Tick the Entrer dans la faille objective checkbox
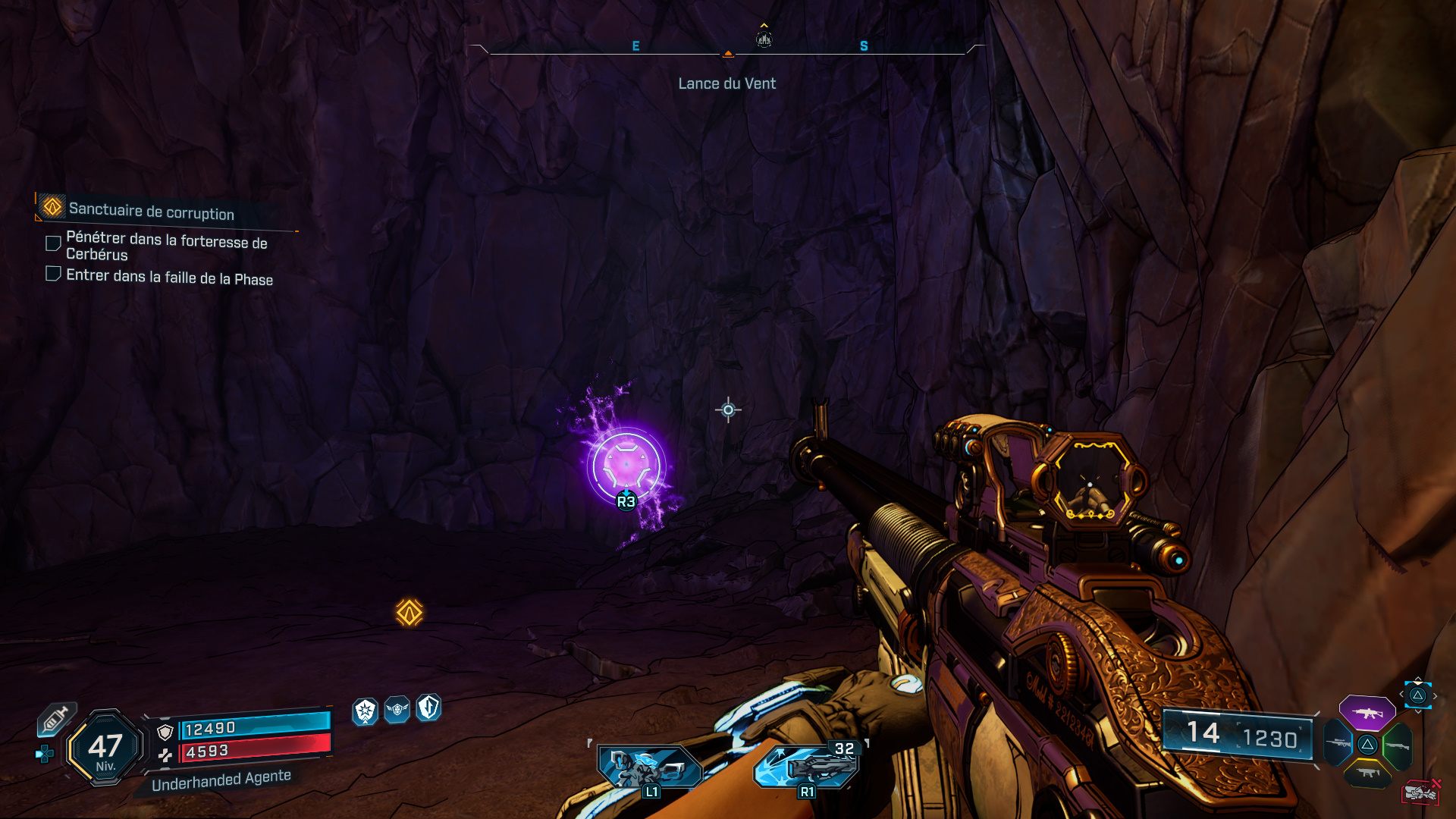Viewport: 1456px width, 819px height. [x=53, y=274]
